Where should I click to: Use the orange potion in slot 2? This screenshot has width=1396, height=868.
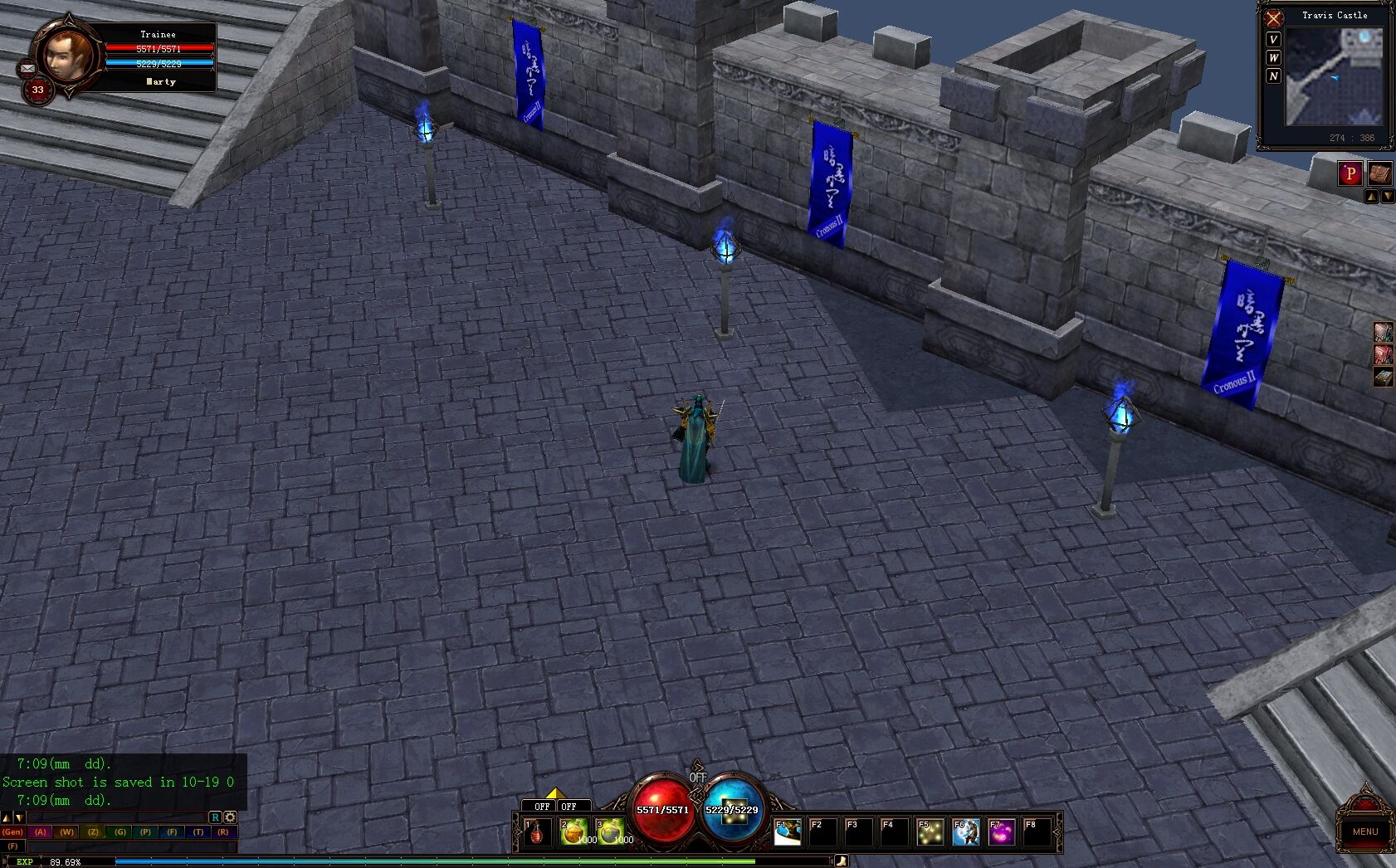pyautogui.click(x=574, y=831)
